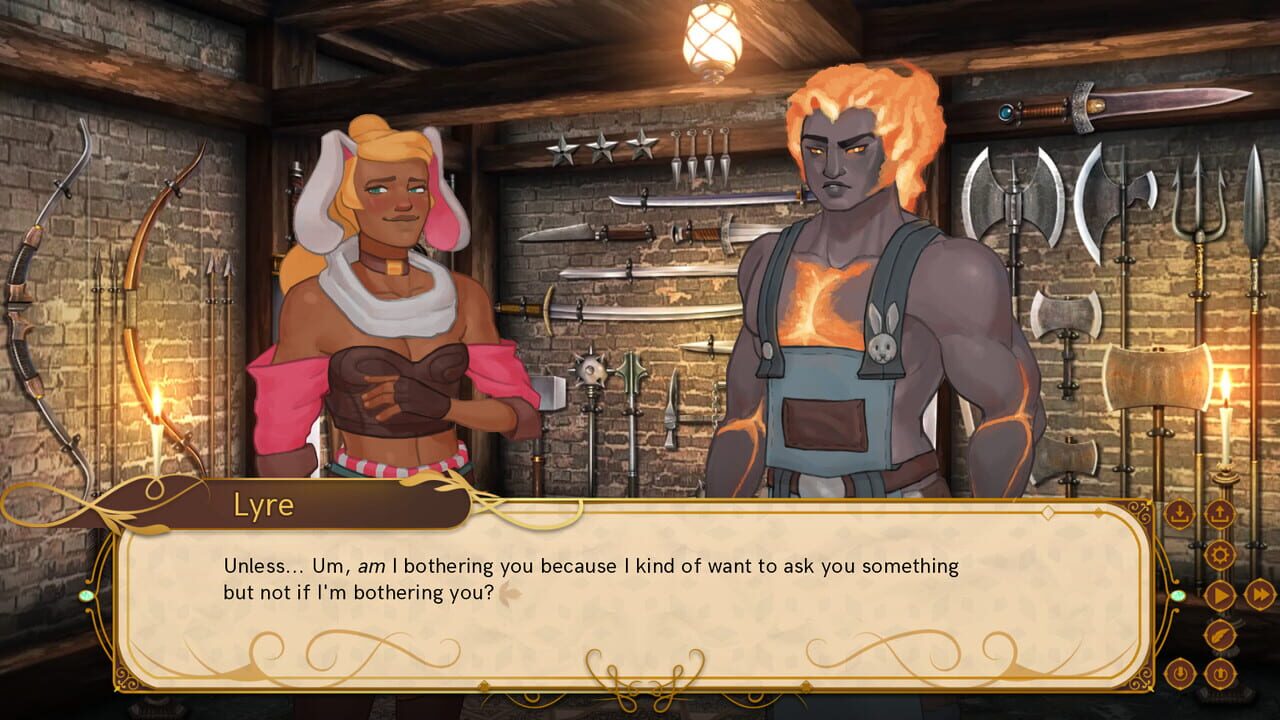Toggle the glowing gem beside the dialogue box
This screenshot has width=1280, height=720.
point(1178,596)
